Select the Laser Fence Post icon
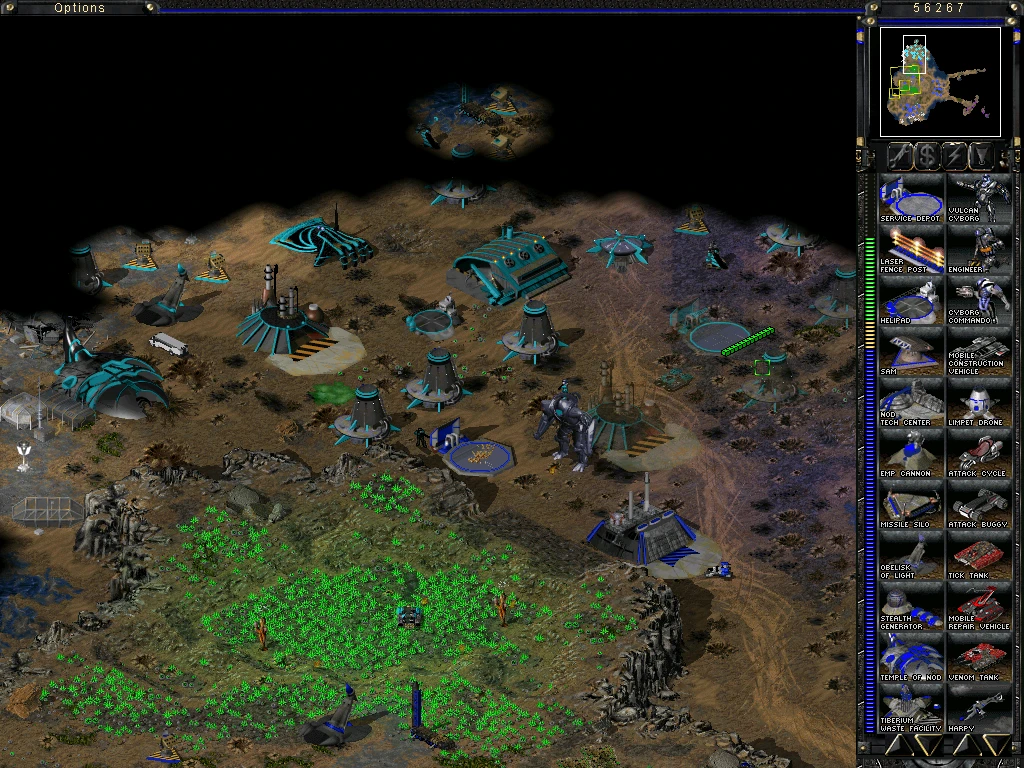This screenshot has width=1024, height=768. (x=911, y=250)
